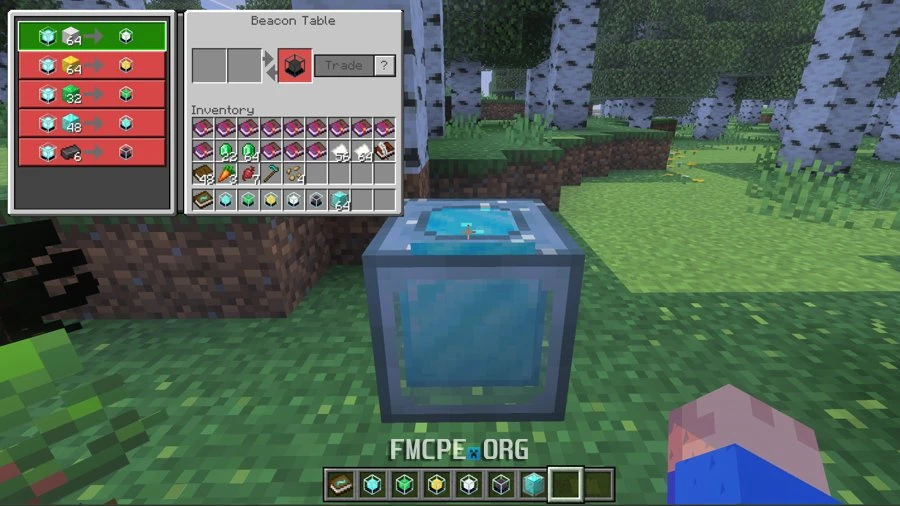
Task: Select the diamond block beacon trade
Action: (x=92, y=123)
